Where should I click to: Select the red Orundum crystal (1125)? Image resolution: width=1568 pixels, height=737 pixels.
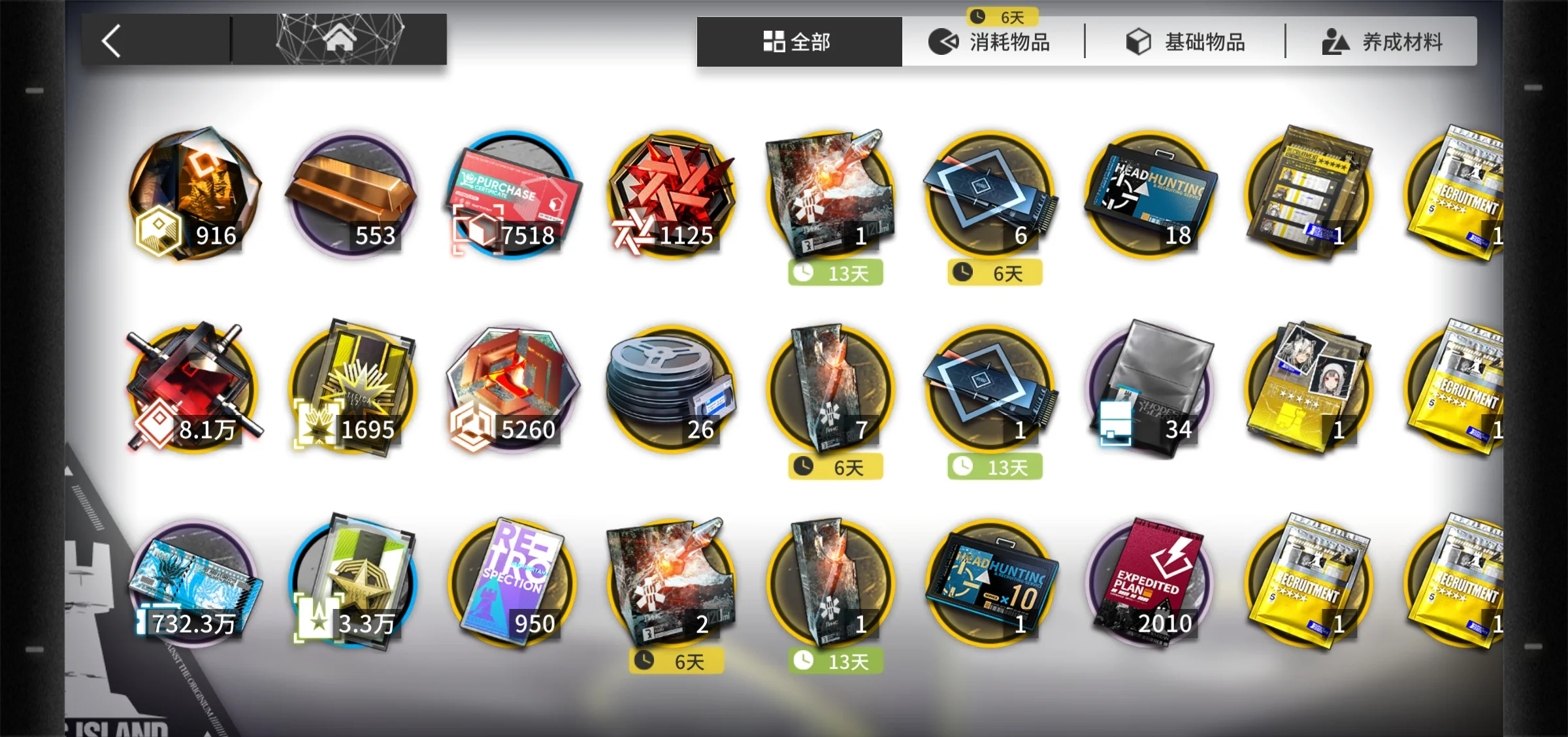pos(672,195)
